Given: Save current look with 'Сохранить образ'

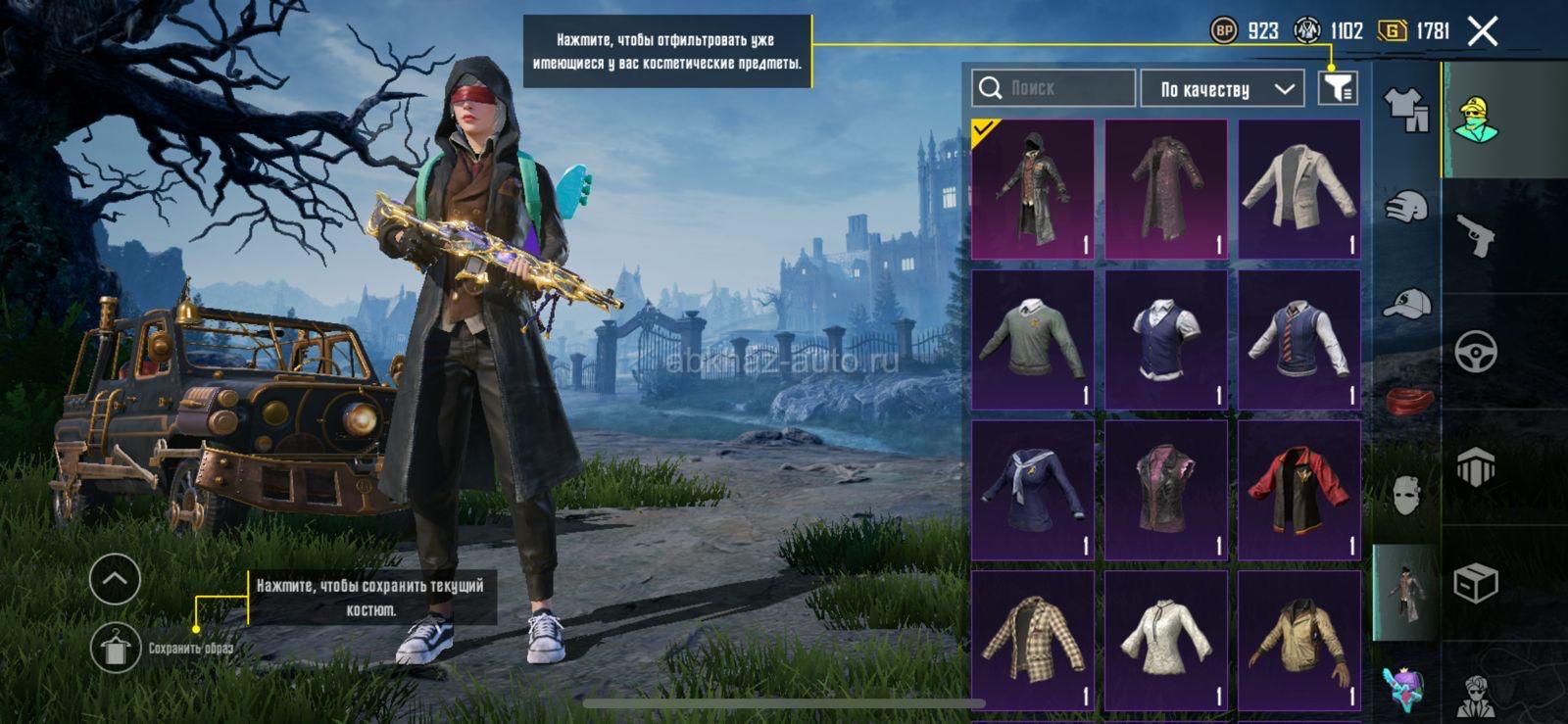Looking at the screenshot, I should tap(116, 648).
